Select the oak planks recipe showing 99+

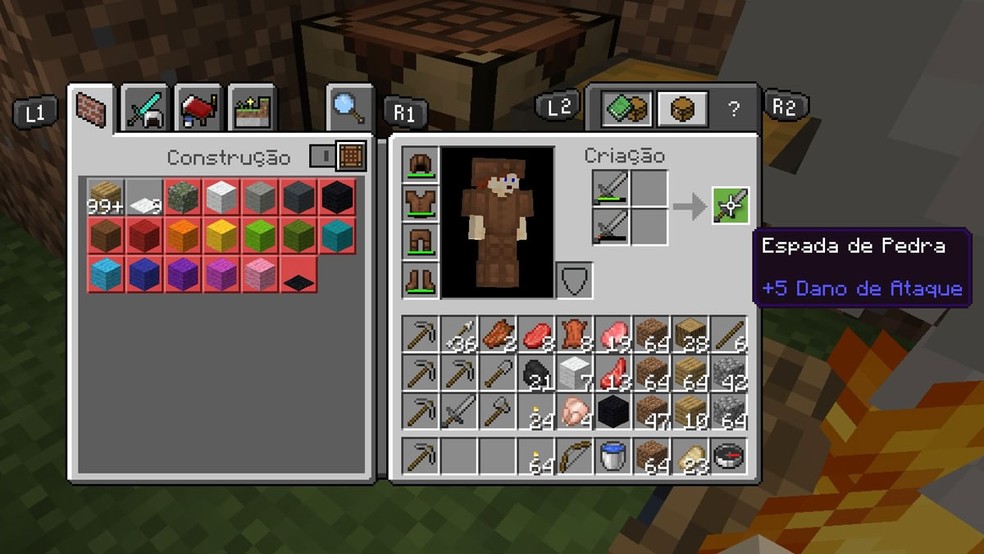[x=106, y=197]
